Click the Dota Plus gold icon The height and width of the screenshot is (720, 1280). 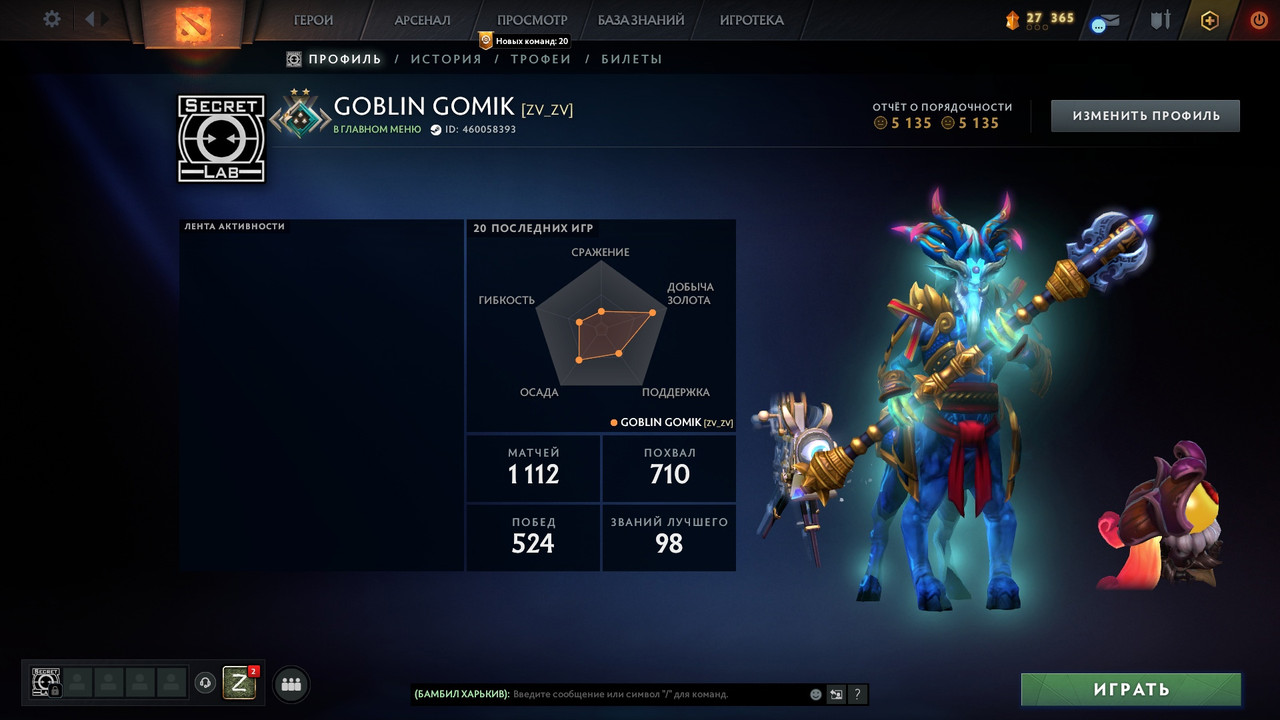click(1210, 20)
